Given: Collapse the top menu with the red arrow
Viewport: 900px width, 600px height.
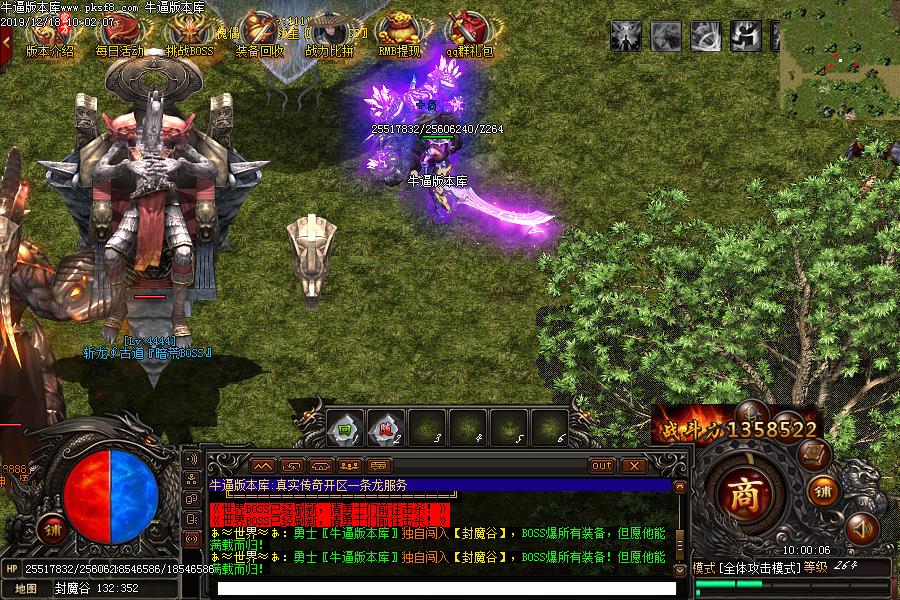Looking at the screenshot, I should click(6, 41).
